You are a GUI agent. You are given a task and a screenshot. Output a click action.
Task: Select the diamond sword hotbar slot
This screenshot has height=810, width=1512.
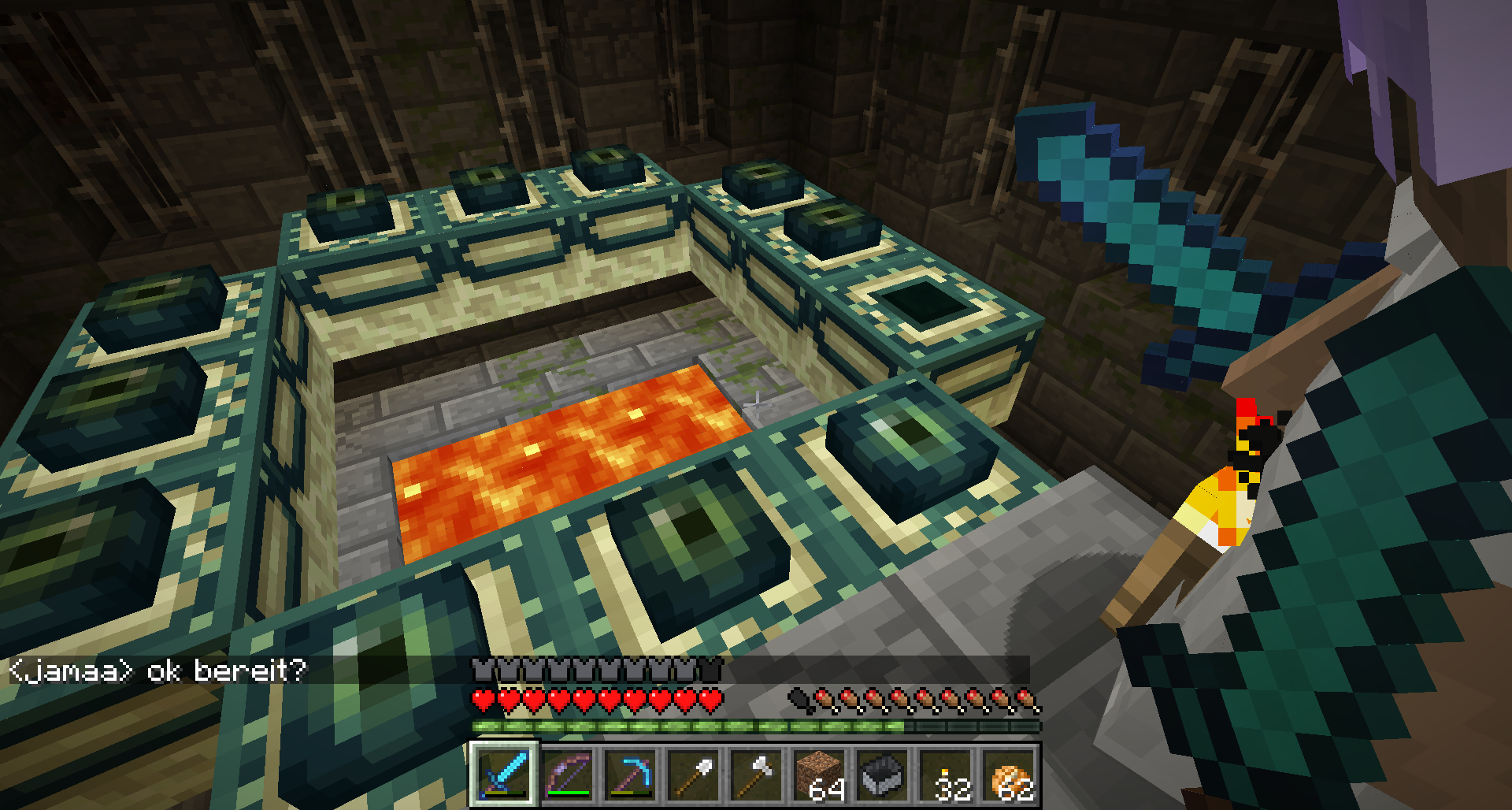pyautogui.click(x=504, y=774)
